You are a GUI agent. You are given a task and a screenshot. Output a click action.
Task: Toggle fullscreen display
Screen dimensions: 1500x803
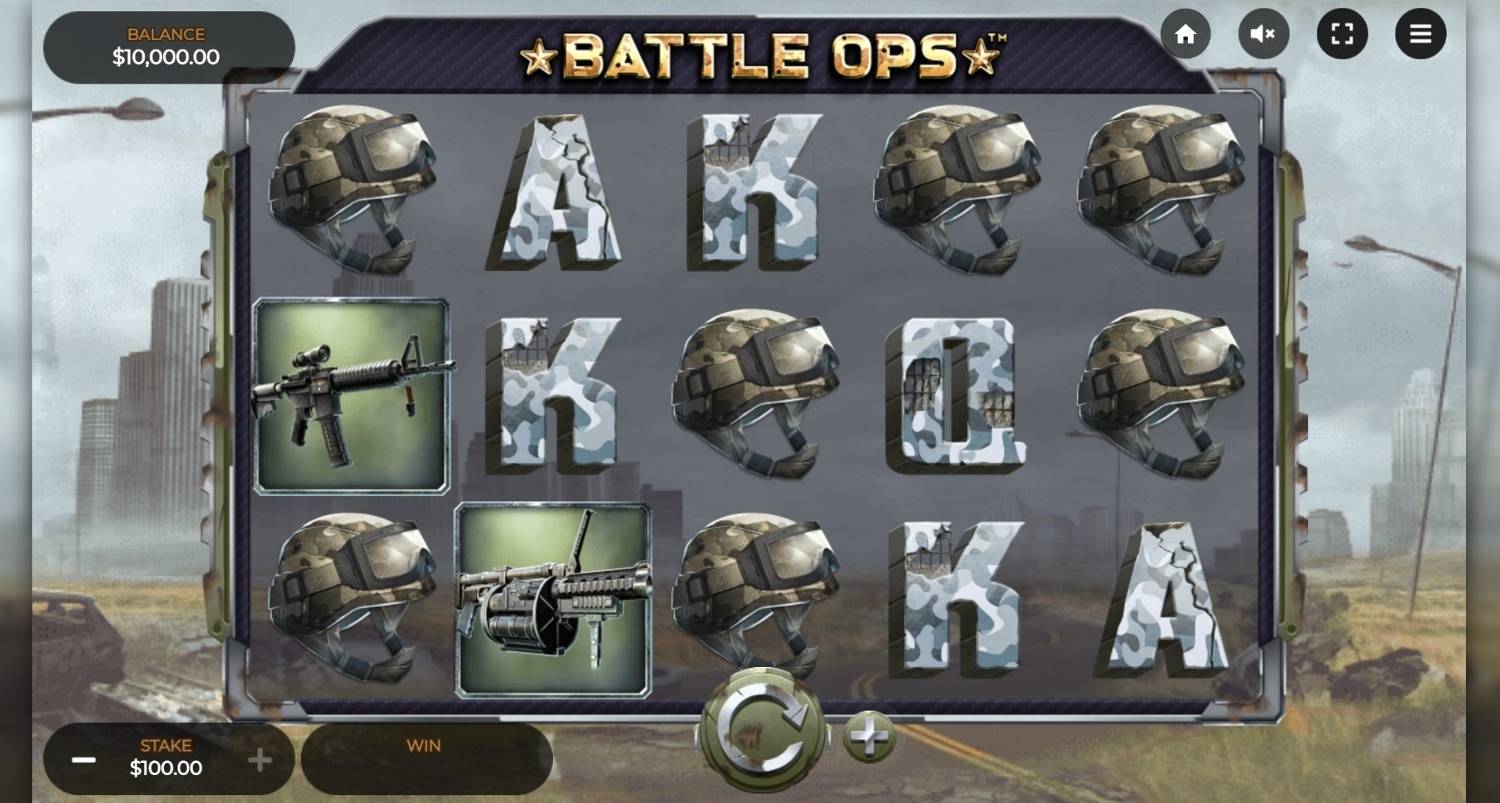pos(1342,33)
